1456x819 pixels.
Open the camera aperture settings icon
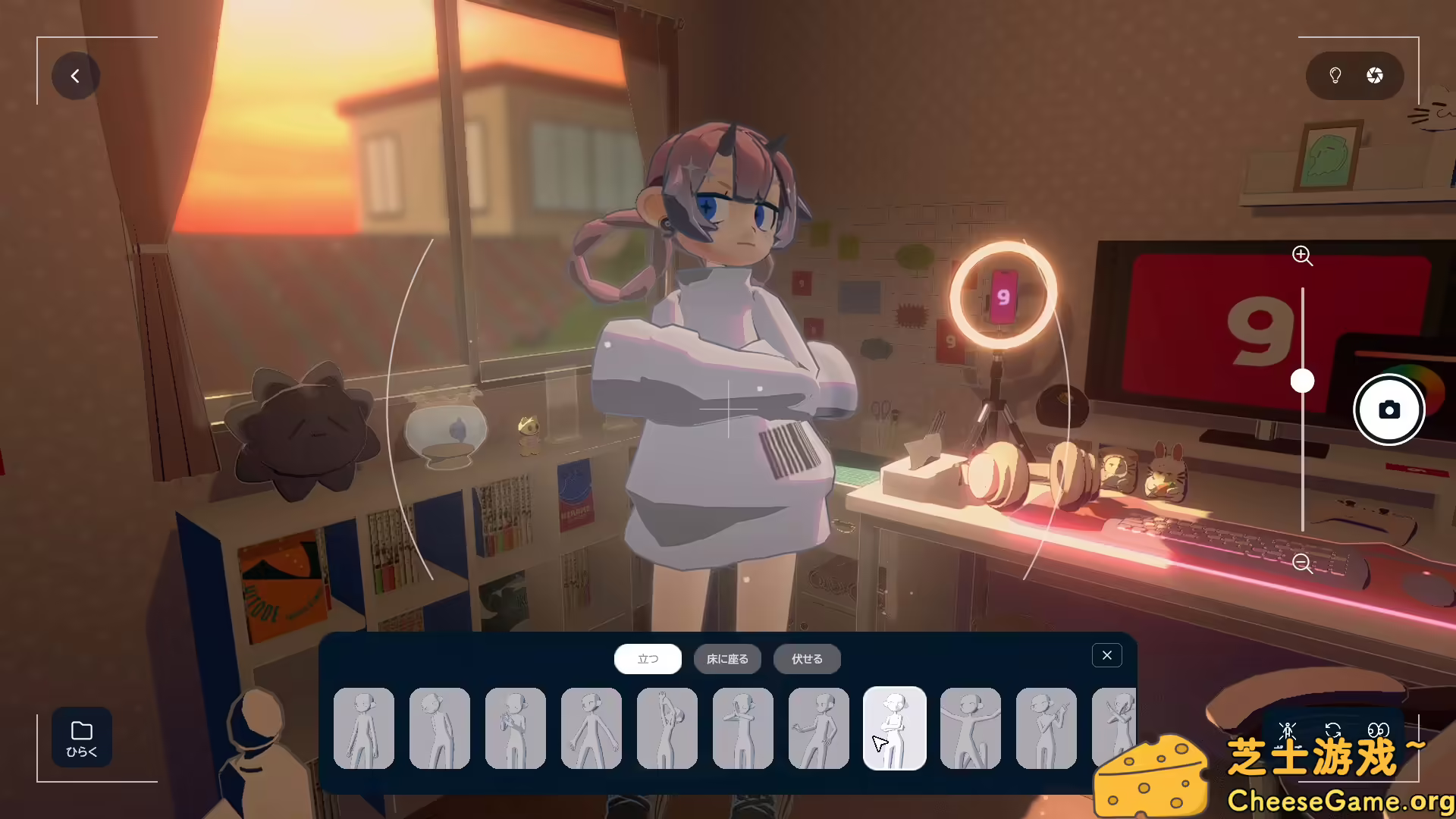coord(1375,76)
